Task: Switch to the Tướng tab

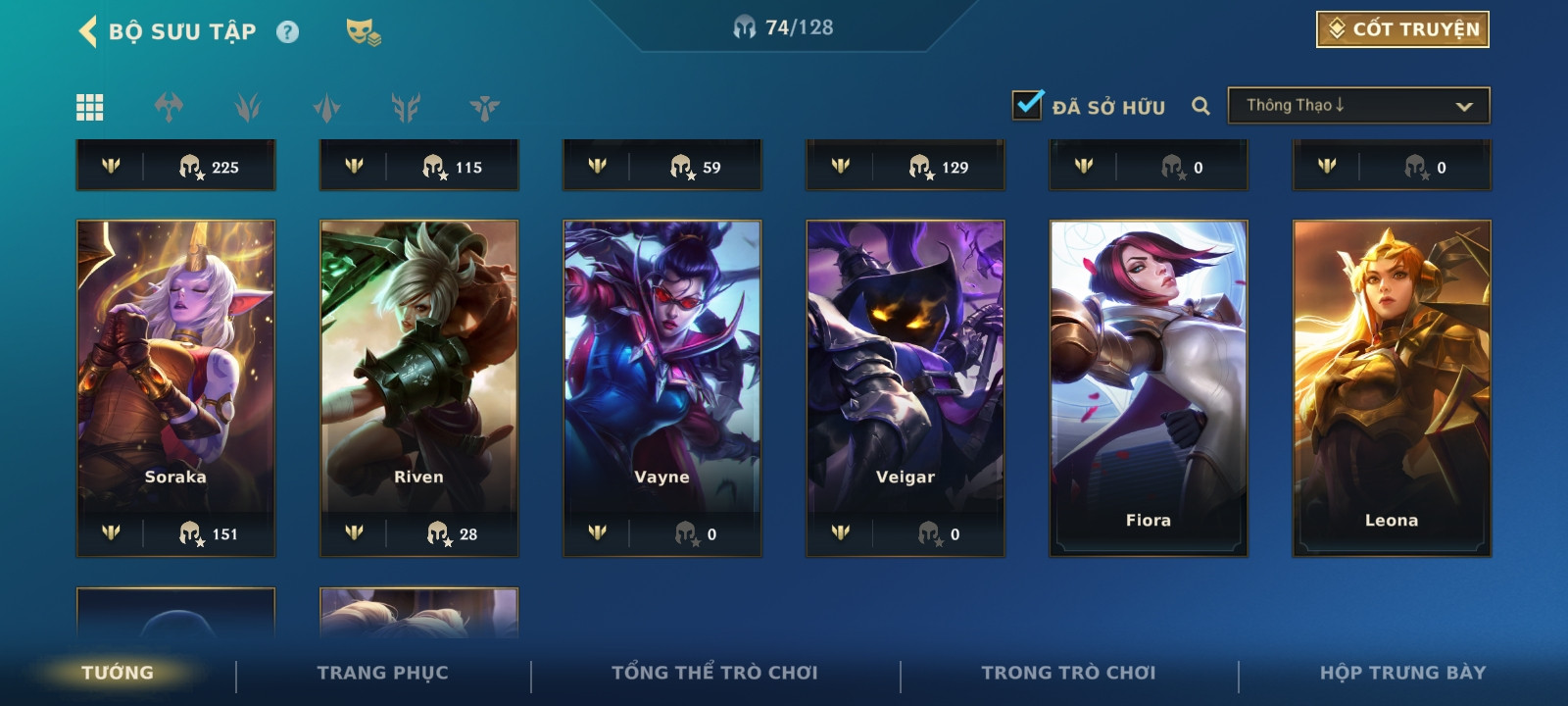Action: pos(118,673)
